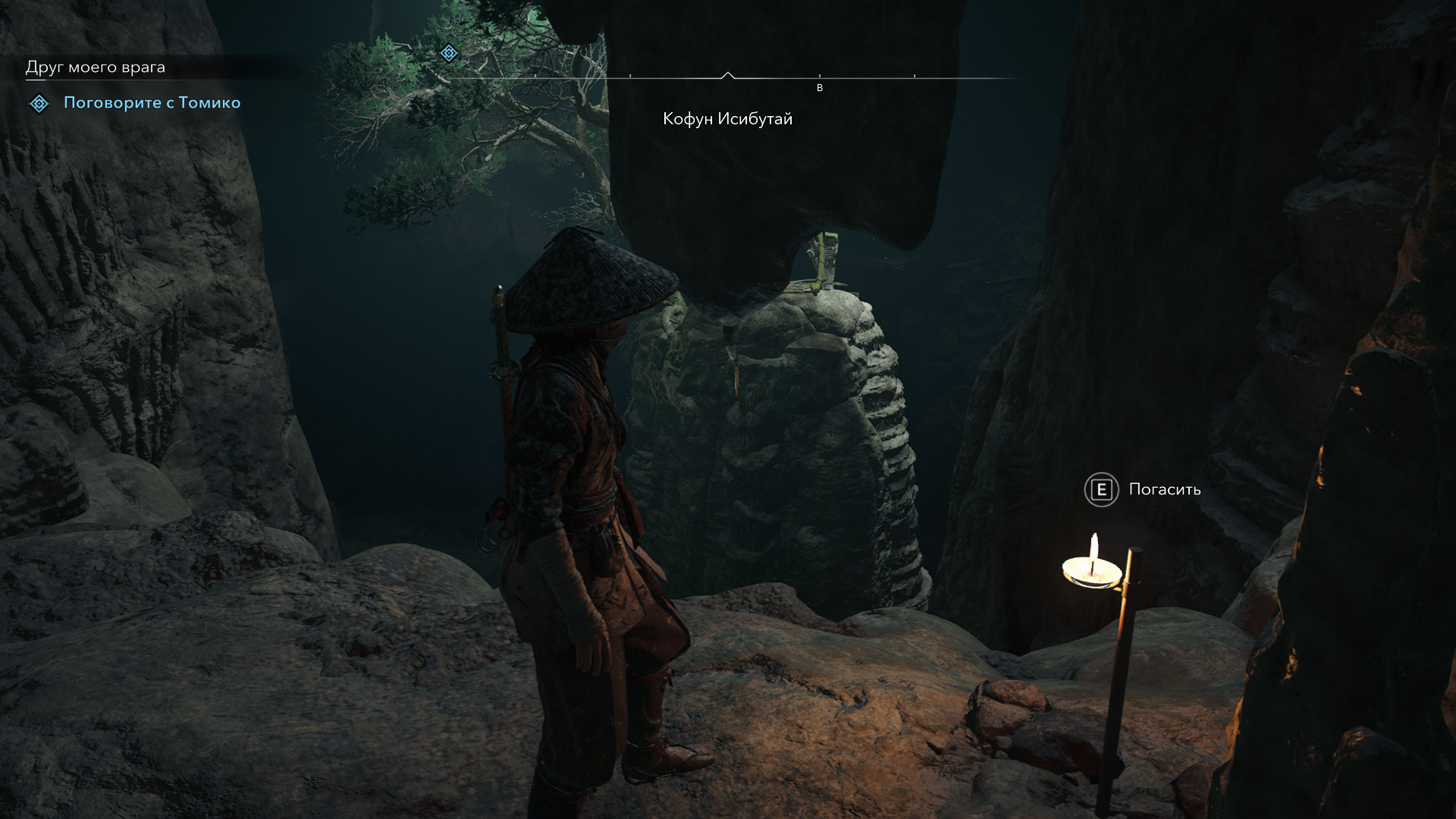Click the objective "Поговорите с Томико"
This screenshot has width=1456, height=819.
[152, 103]
